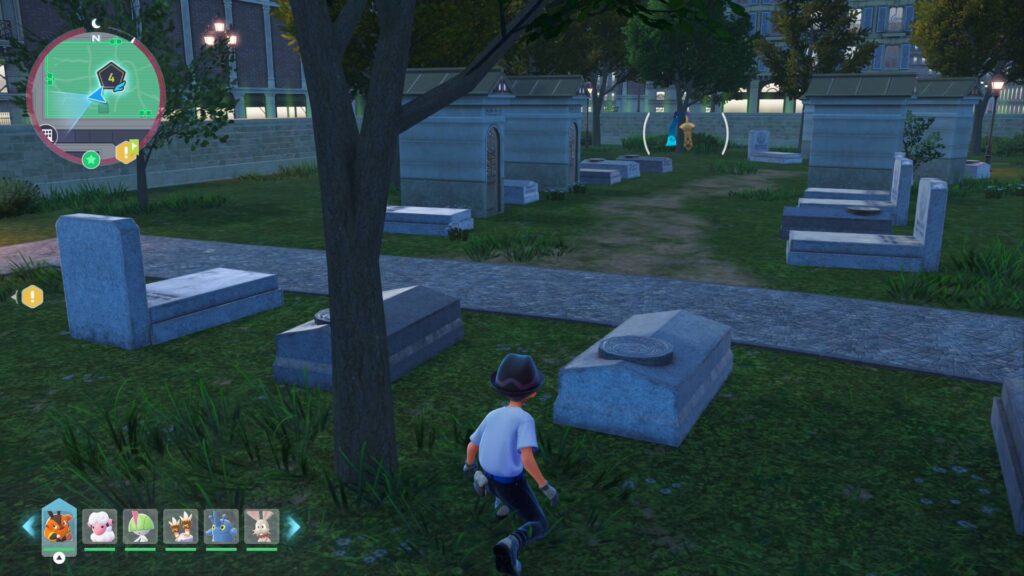The image size is (1024, 576).
Task: Choose the blue Heracross party slot
Action: click(221, 526)
